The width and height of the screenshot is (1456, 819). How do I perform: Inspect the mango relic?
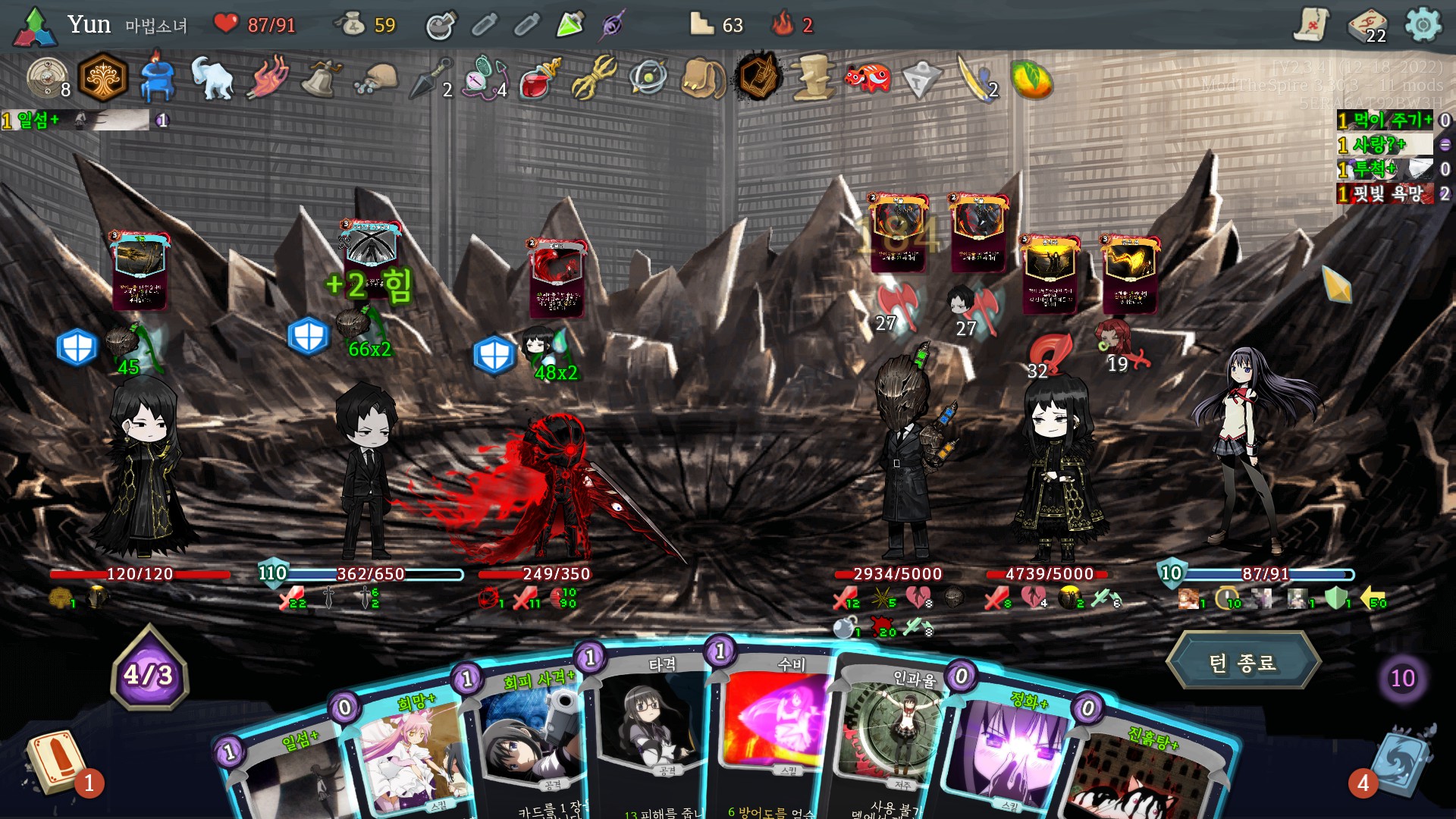1031,78
